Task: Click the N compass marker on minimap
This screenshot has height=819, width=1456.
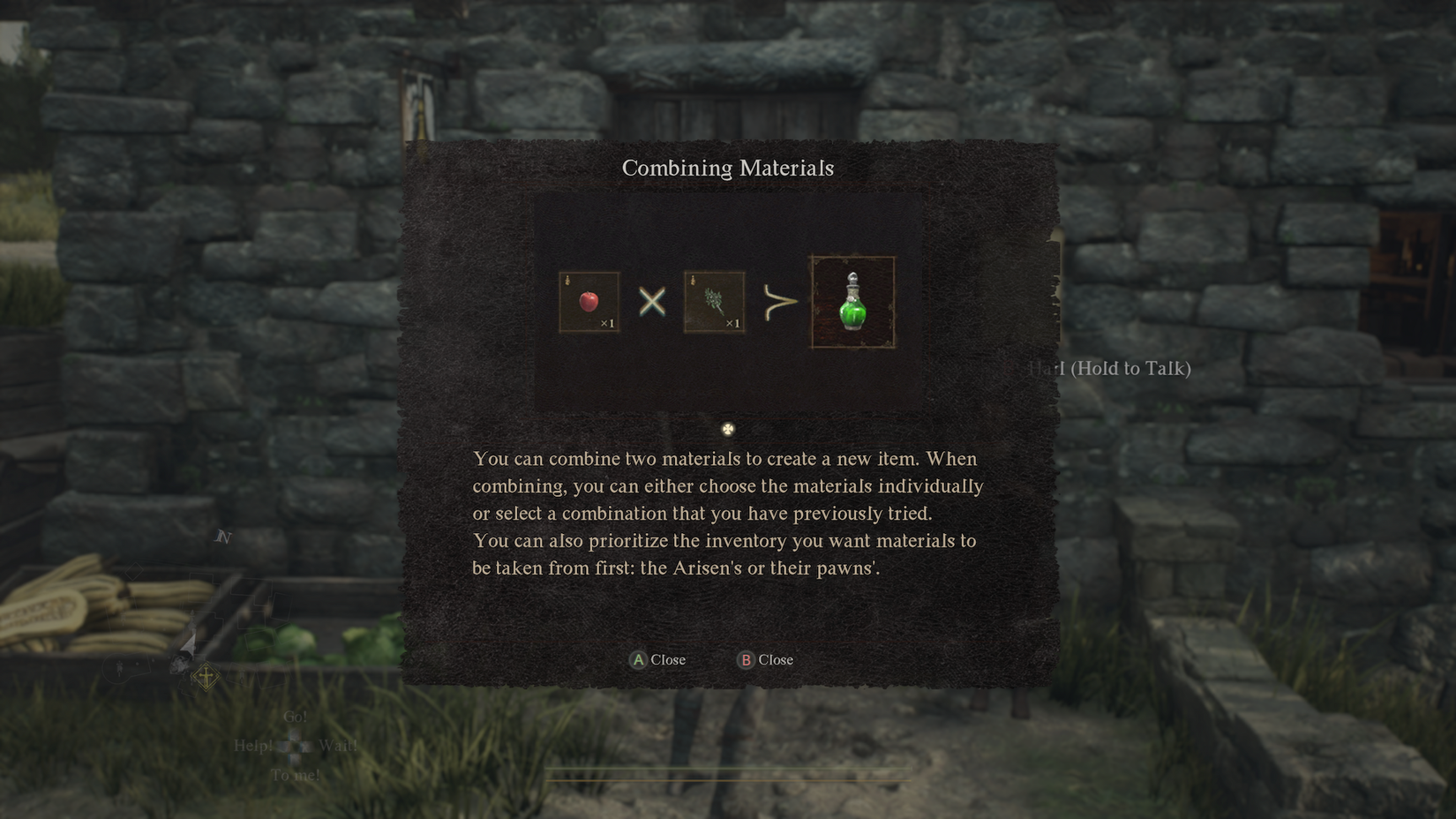Action: click(x=225, y=537)
